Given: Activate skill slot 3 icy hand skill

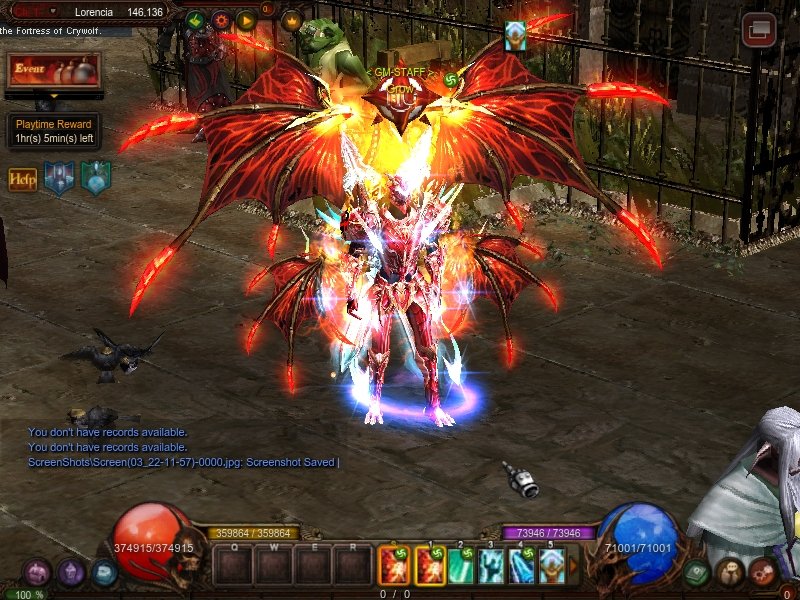Looking at the screenshot, I should pyautogui.click(x=491, y=567).
